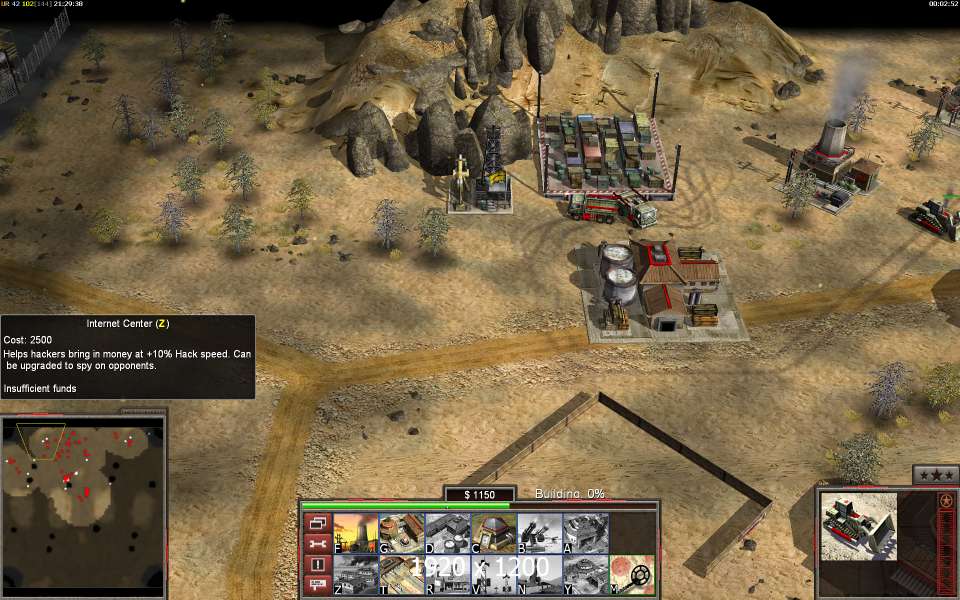
Task: Choose the War Factory build icon (A)
Action: [x=585, y=533]
